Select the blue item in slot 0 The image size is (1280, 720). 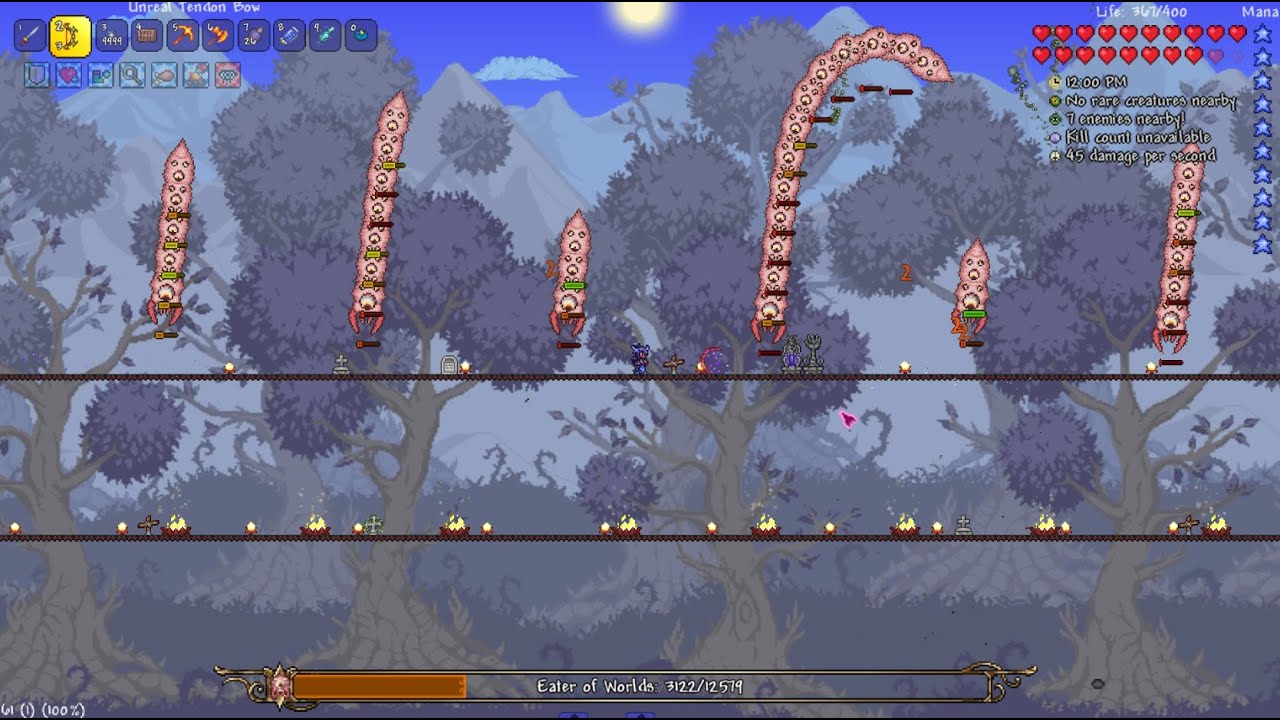click(360, 35)
